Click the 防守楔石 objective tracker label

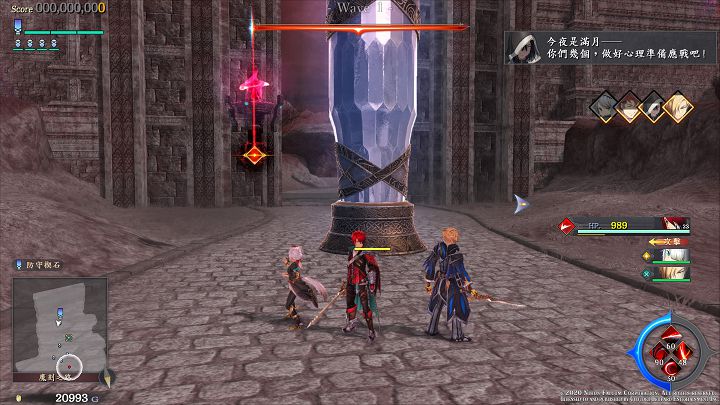point(42,264)
